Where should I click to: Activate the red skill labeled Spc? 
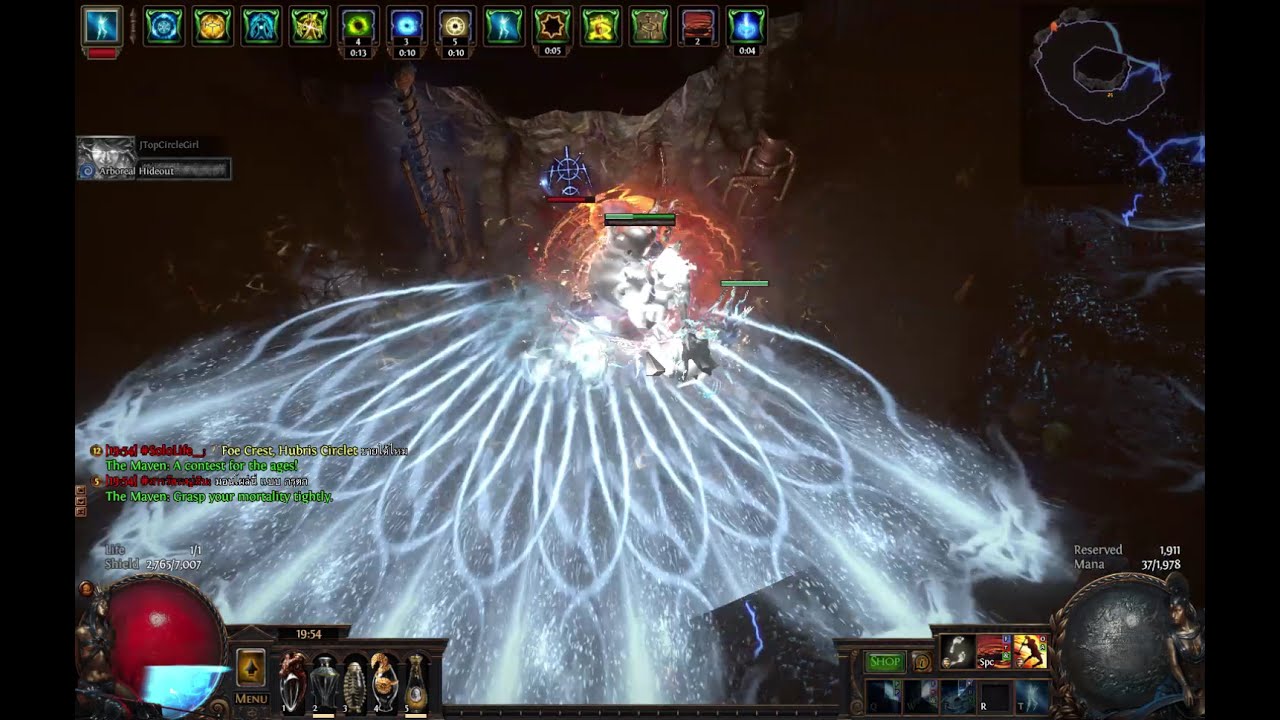point(994,652)
